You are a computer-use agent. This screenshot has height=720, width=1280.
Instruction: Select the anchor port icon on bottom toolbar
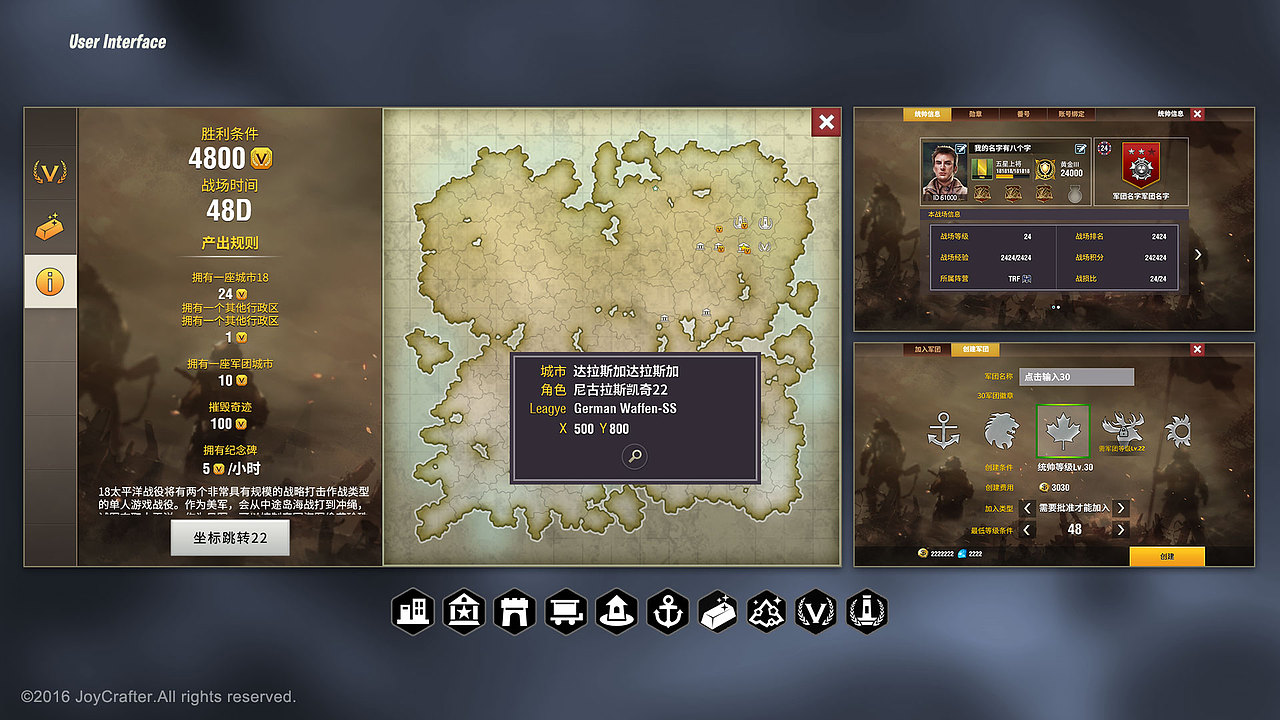[668, 610]
